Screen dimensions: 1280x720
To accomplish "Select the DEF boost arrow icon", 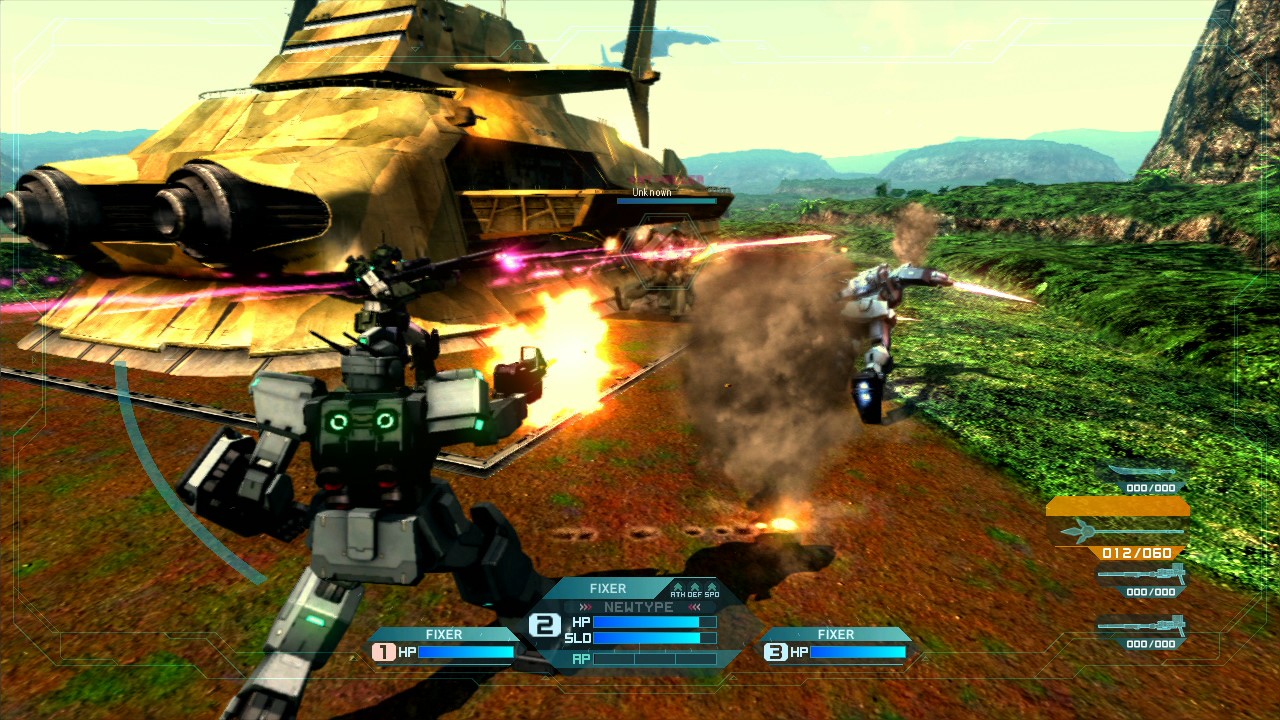I will click(694, 588).
